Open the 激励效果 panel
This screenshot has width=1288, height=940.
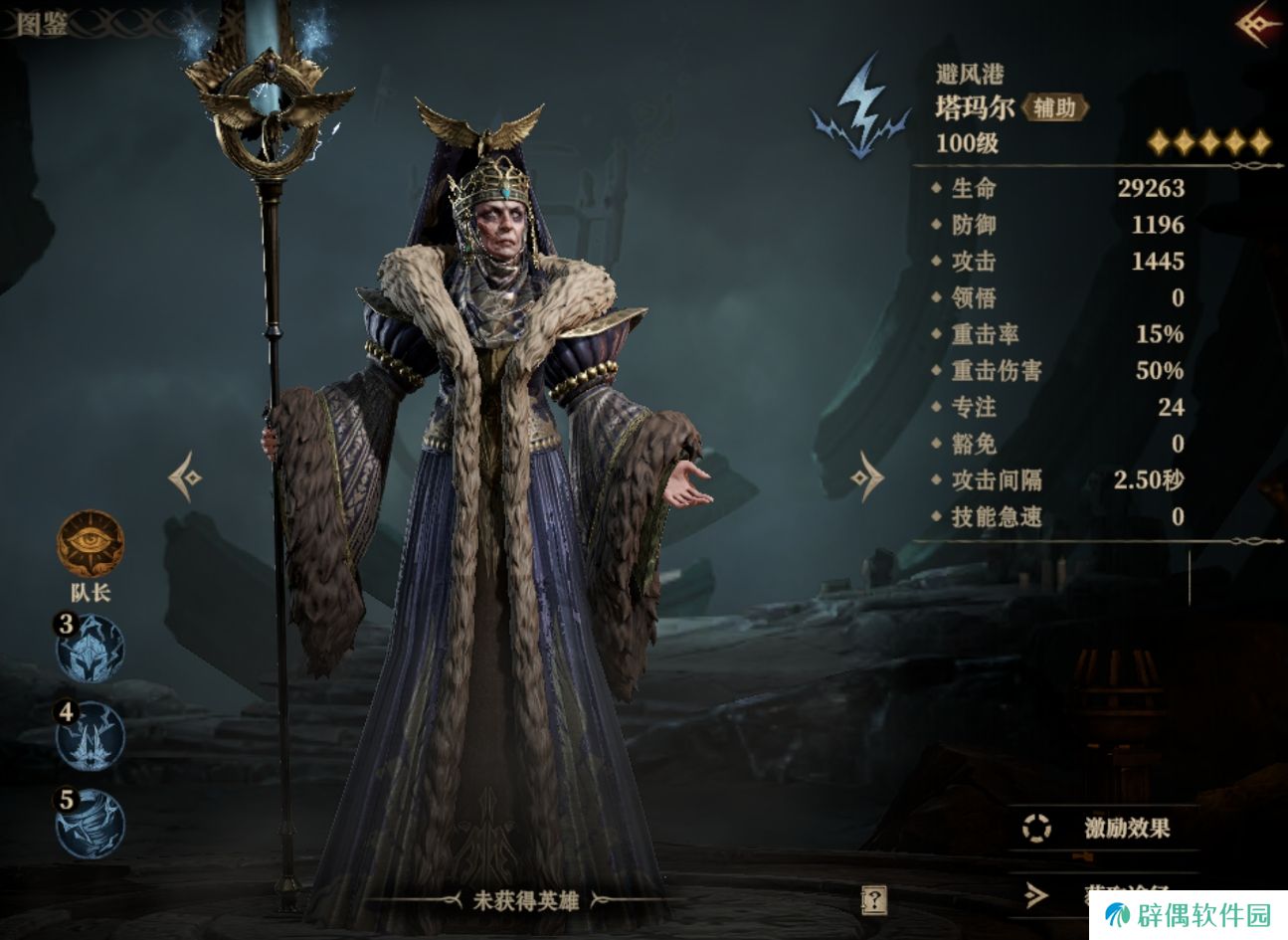1104,828
